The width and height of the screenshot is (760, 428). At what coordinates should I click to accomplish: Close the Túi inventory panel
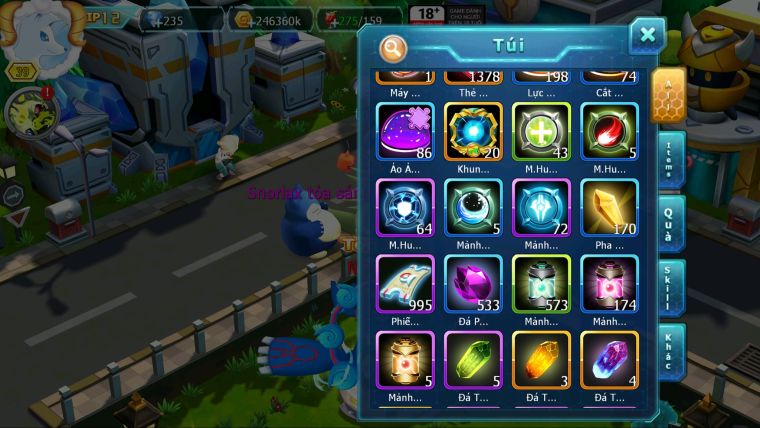pos(647,36)
